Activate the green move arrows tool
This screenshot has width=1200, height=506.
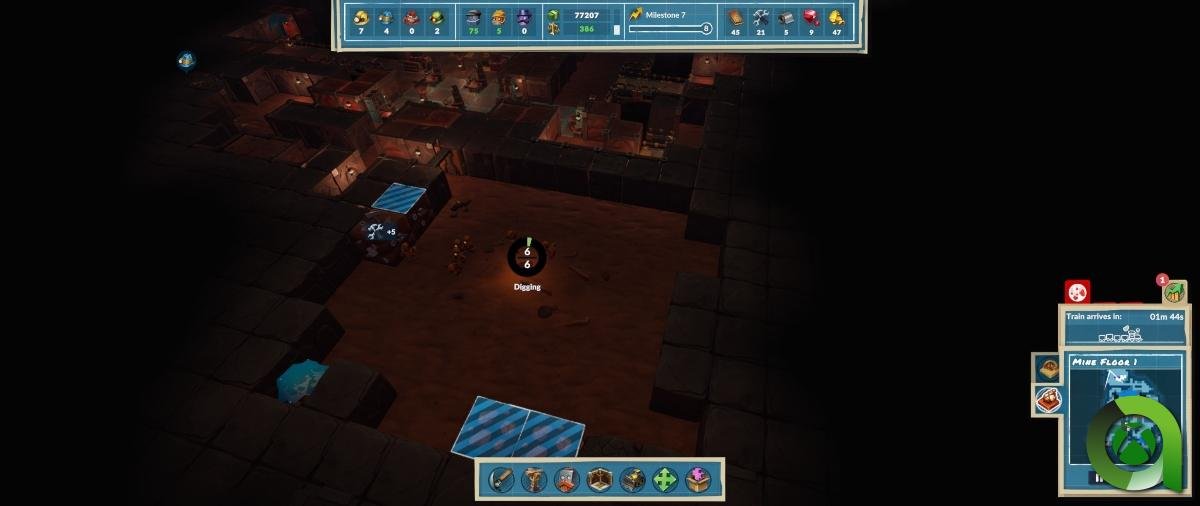(665, 480)
